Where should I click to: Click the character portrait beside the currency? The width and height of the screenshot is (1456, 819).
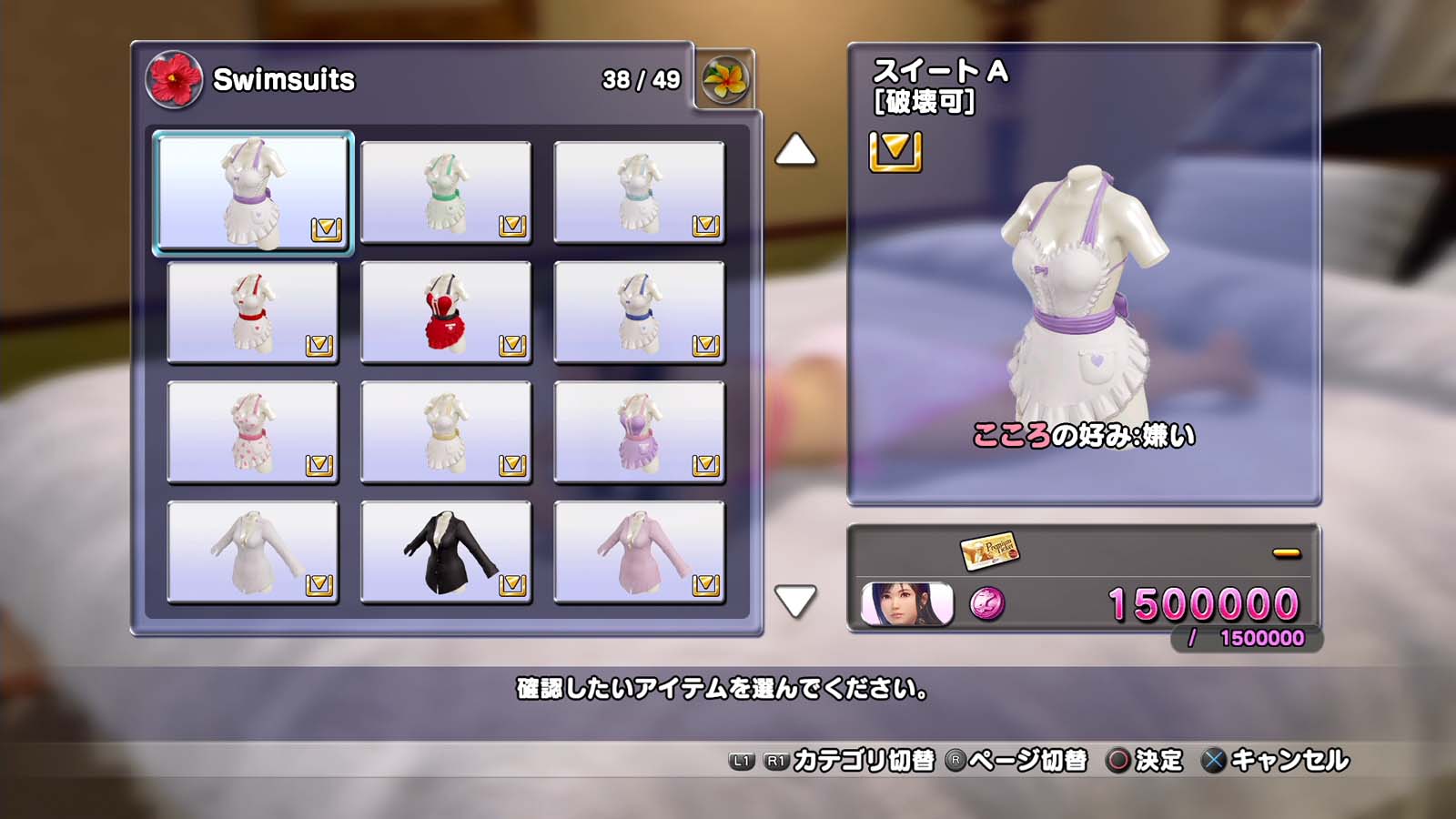(x=907, y=604)
